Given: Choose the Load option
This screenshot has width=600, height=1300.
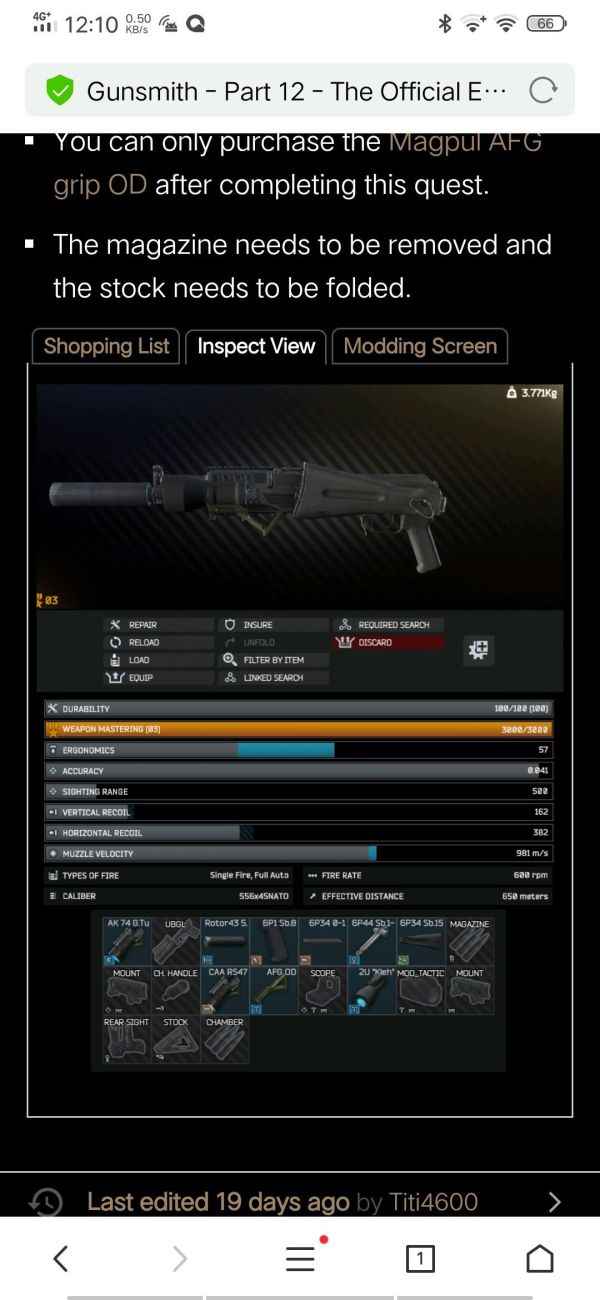Looking at the screenshot, I should point(138,660).
